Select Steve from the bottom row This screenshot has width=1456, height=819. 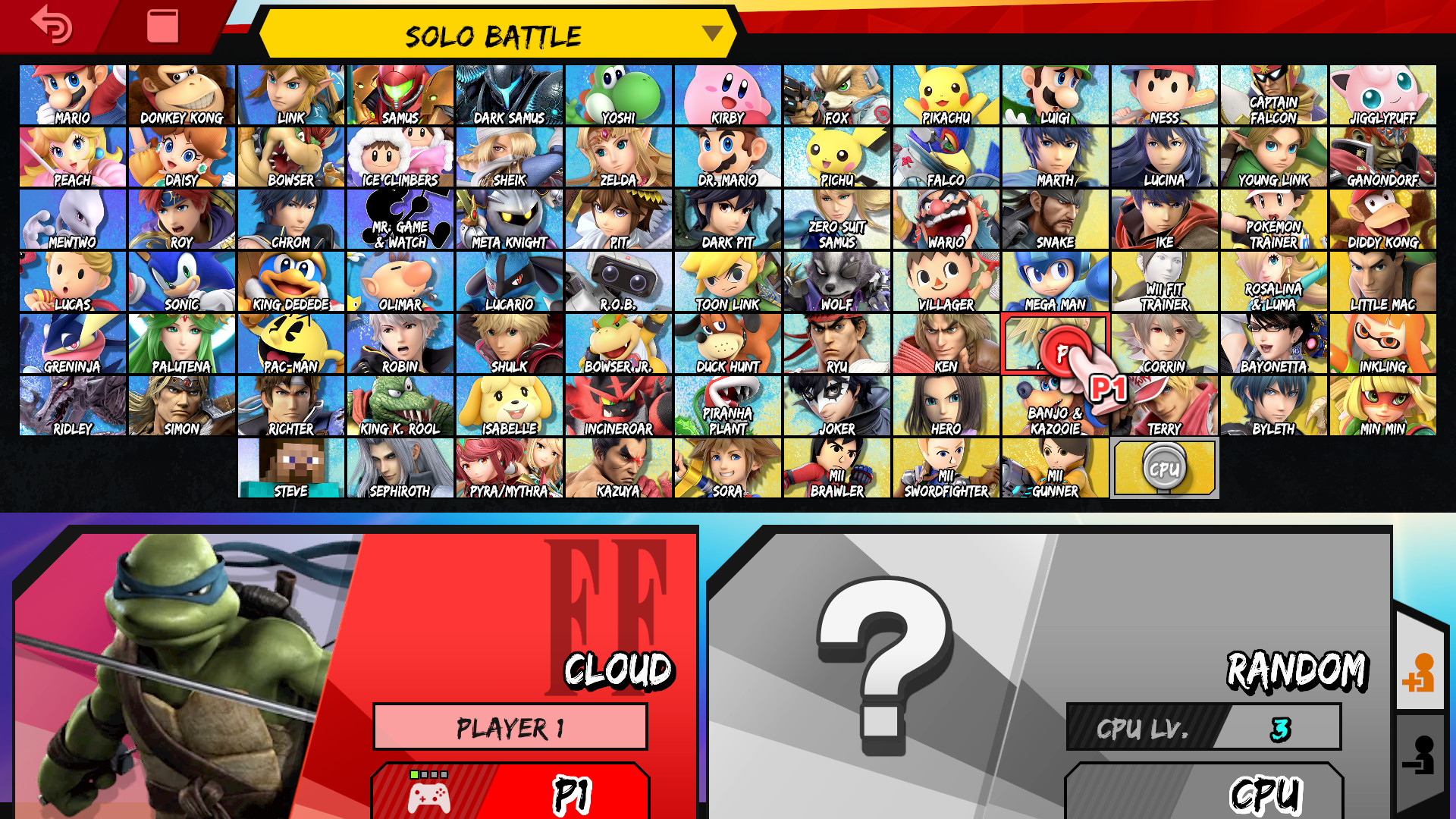click(290, 468)
